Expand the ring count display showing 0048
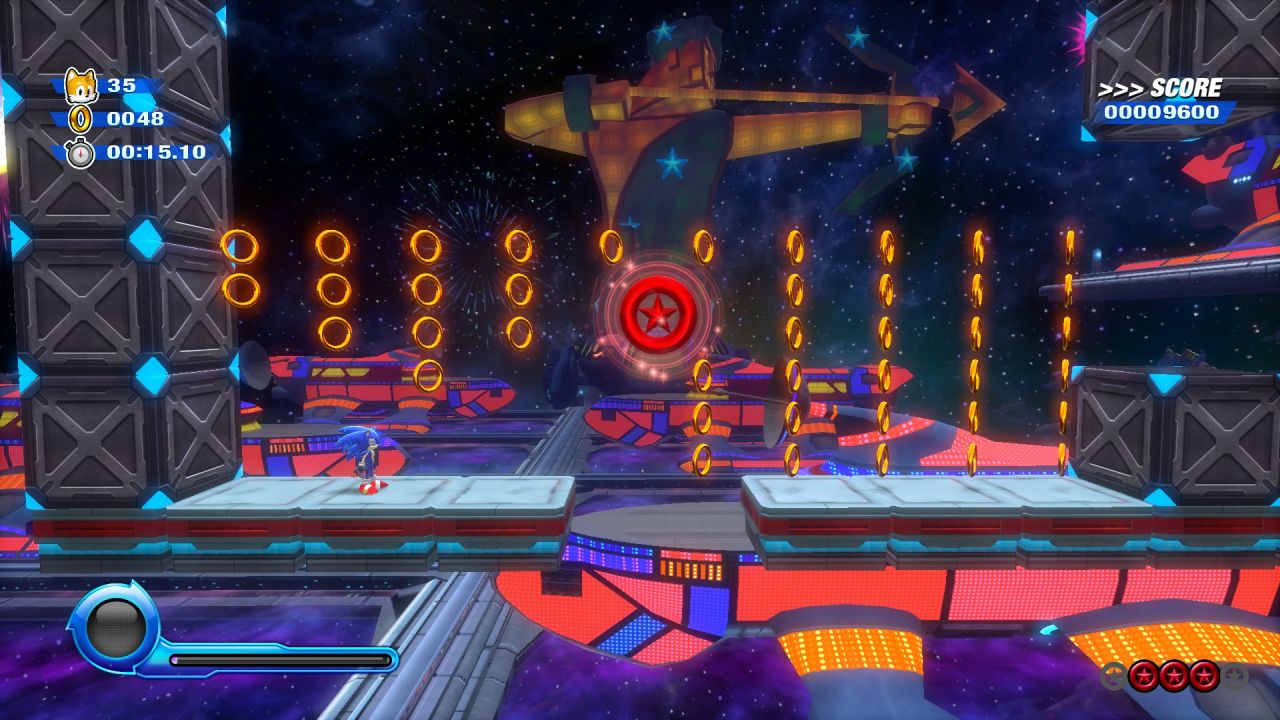1280x720 pixels. tap(138, 118)
